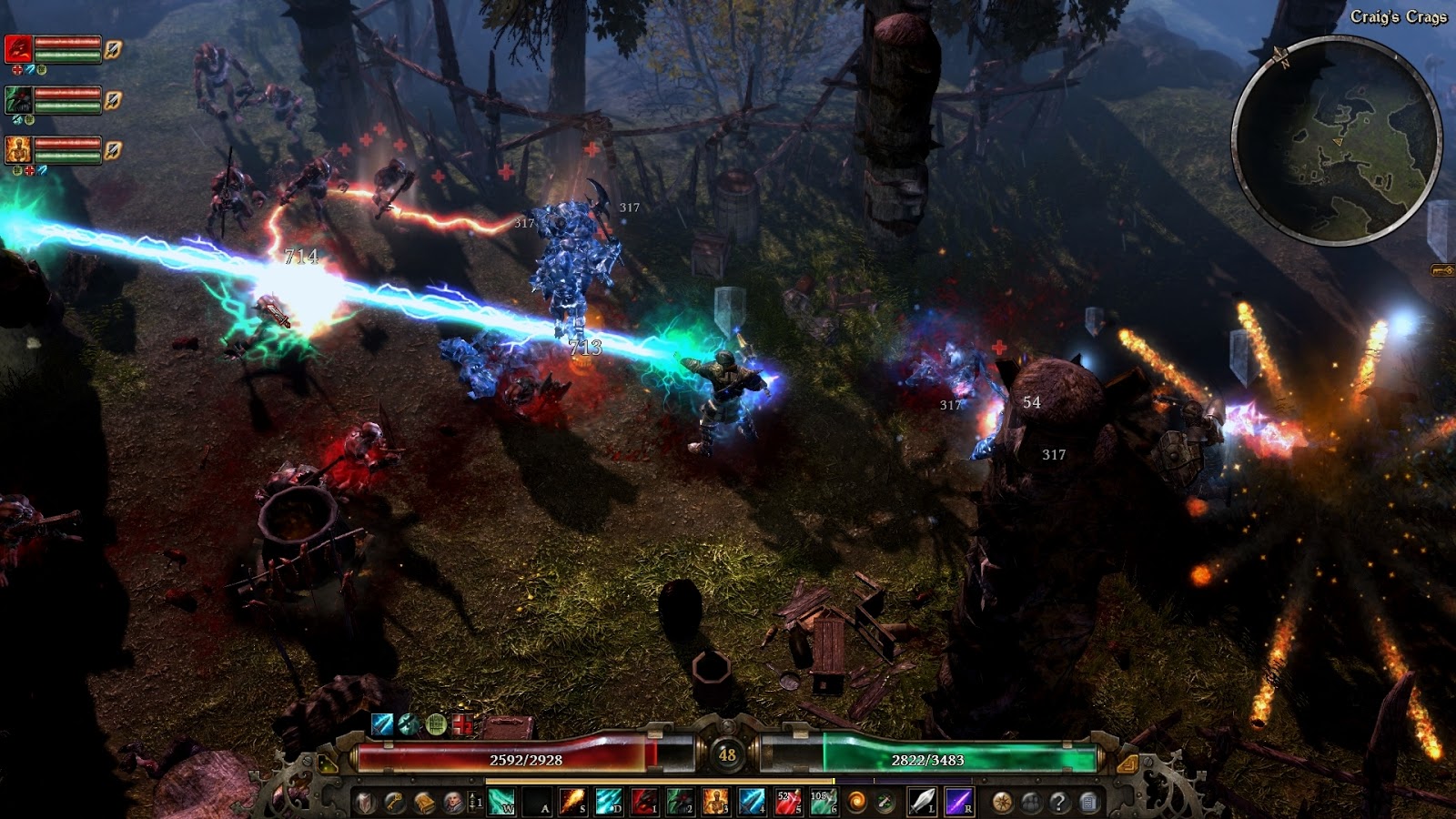The width and height of the screenshot is (1456, 819).
Task: Summon the green raven on slot 2
Action: (680, 802)
